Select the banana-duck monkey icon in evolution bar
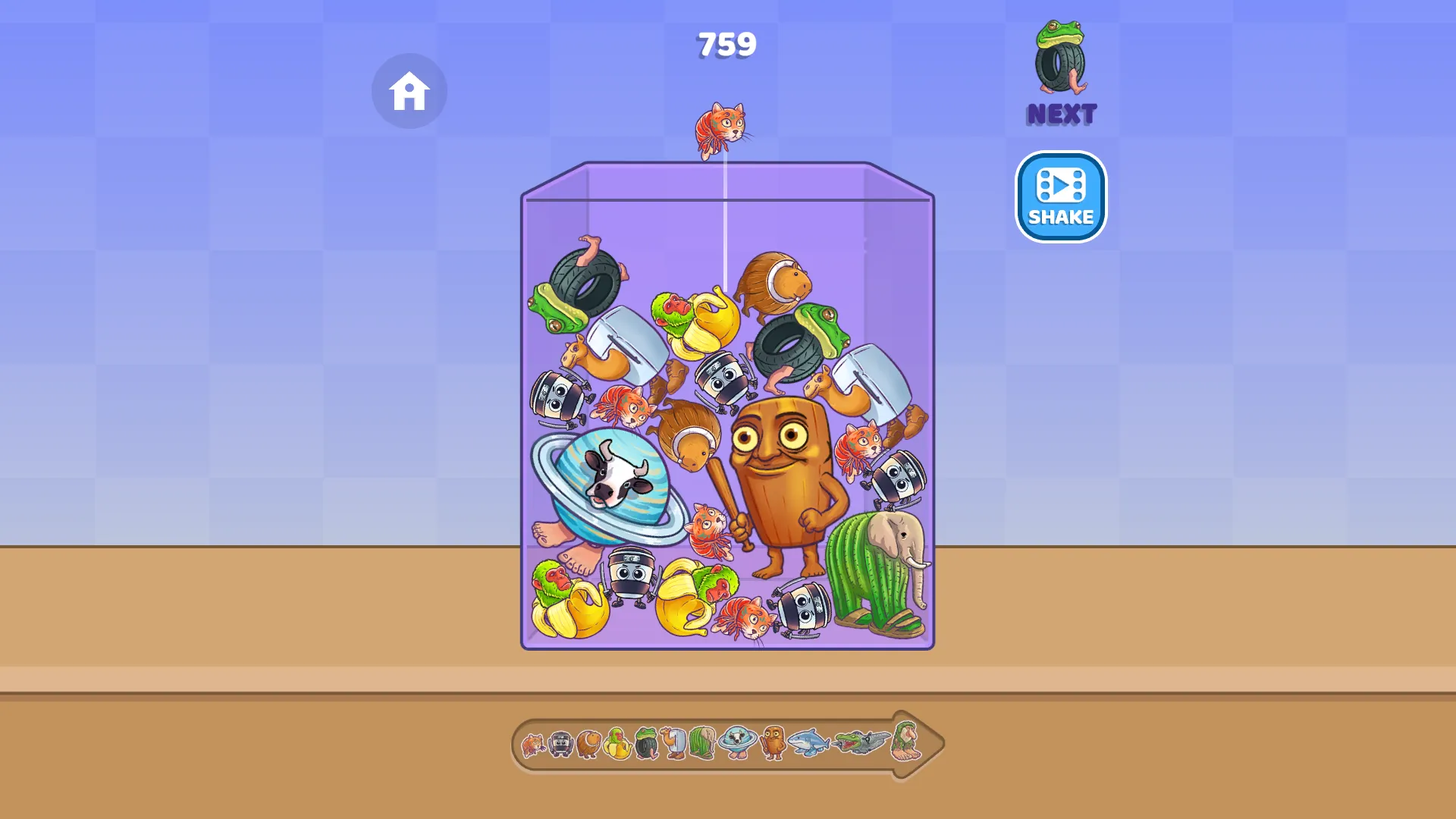Viewport: 1456px width, 819px height. [x=617, y=743]
